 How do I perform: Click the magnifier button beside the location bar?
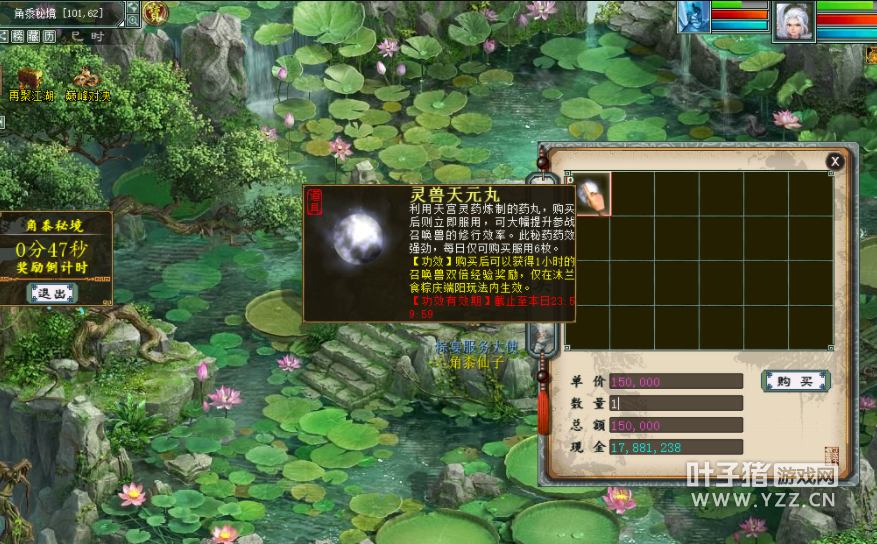133,20
